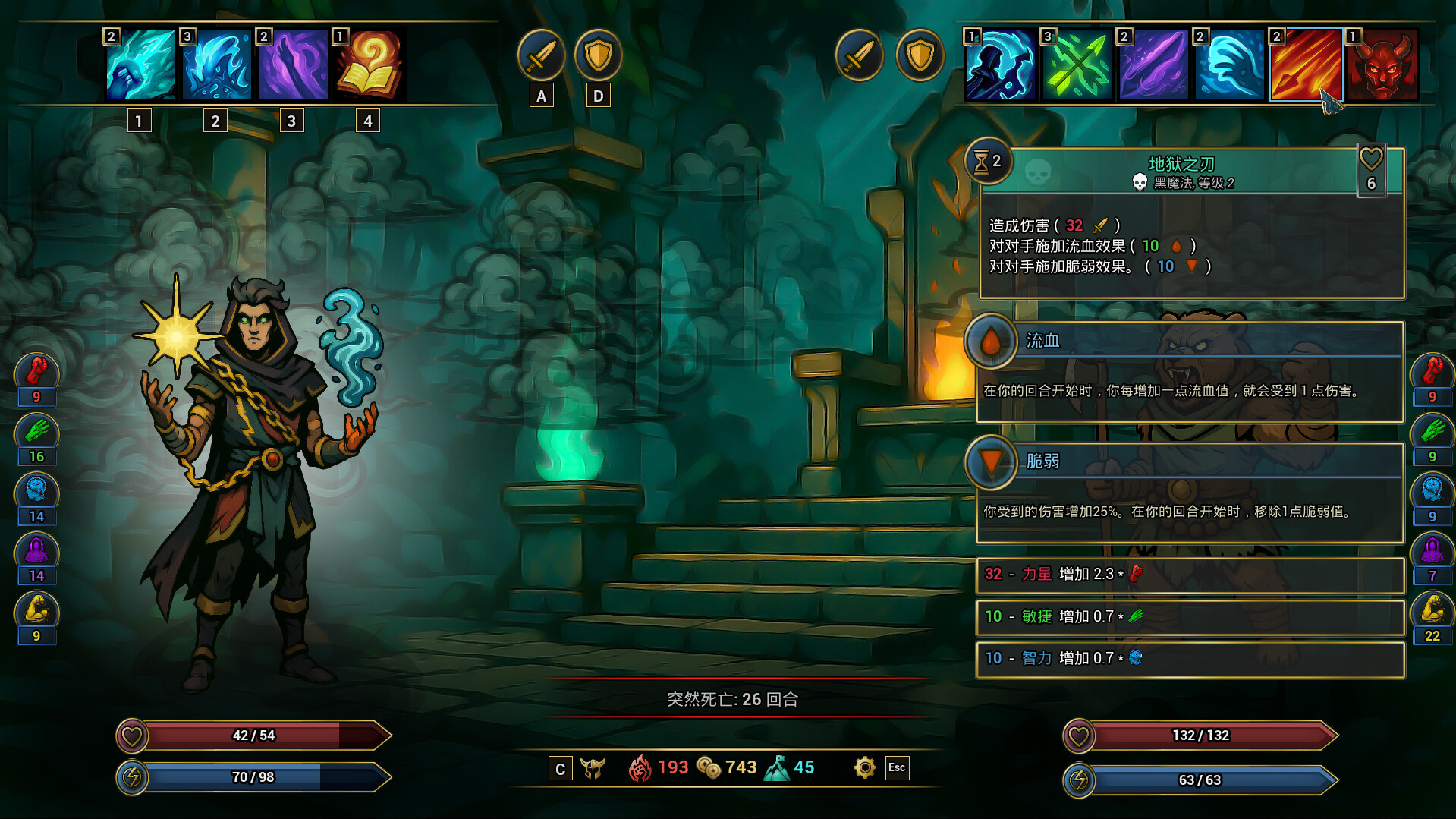Check the player's green agility-hand stat

[x=36, y=431]
